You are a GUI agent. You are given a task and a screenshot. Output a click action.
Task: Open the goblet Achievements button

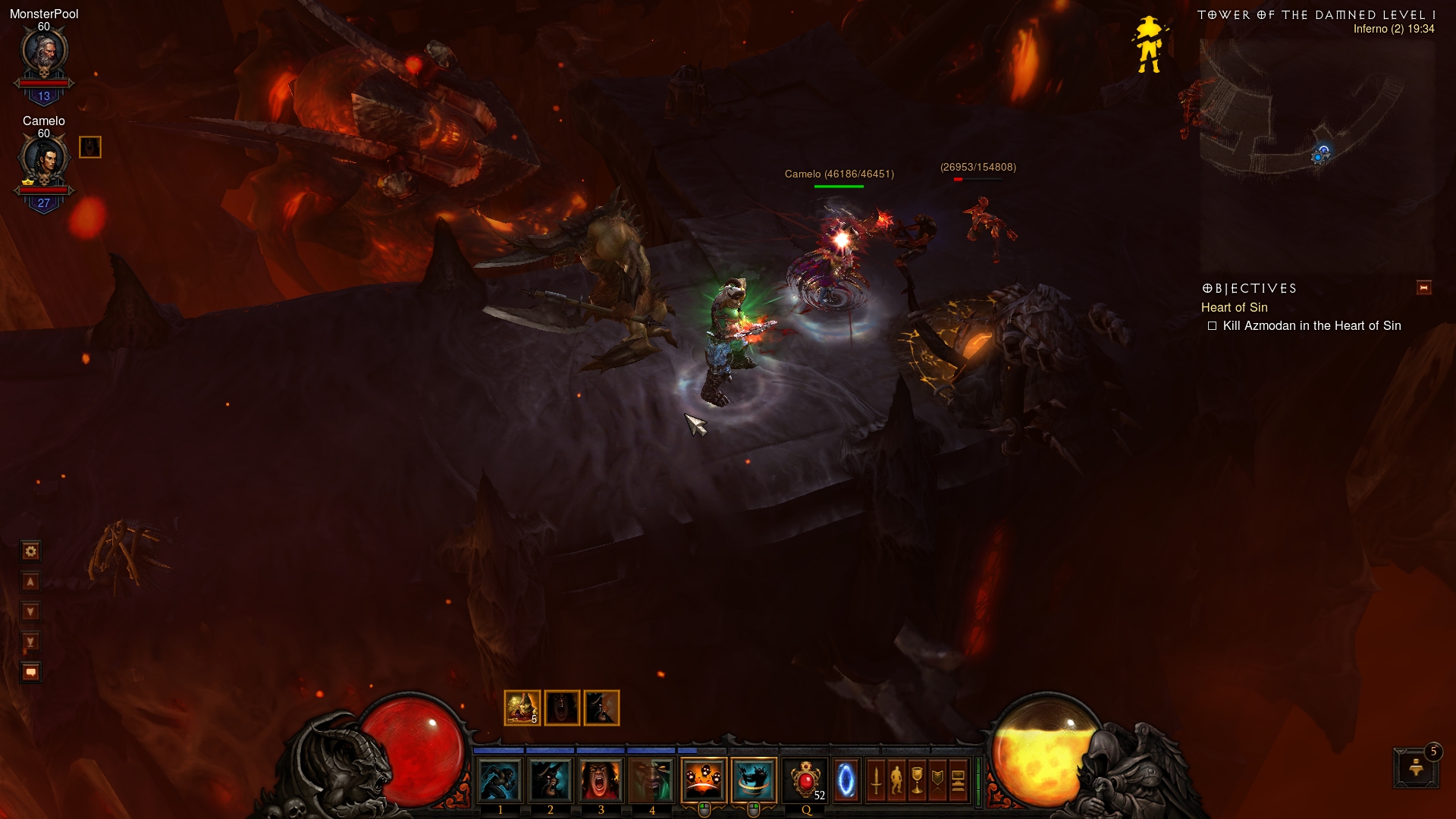(918, 780)
